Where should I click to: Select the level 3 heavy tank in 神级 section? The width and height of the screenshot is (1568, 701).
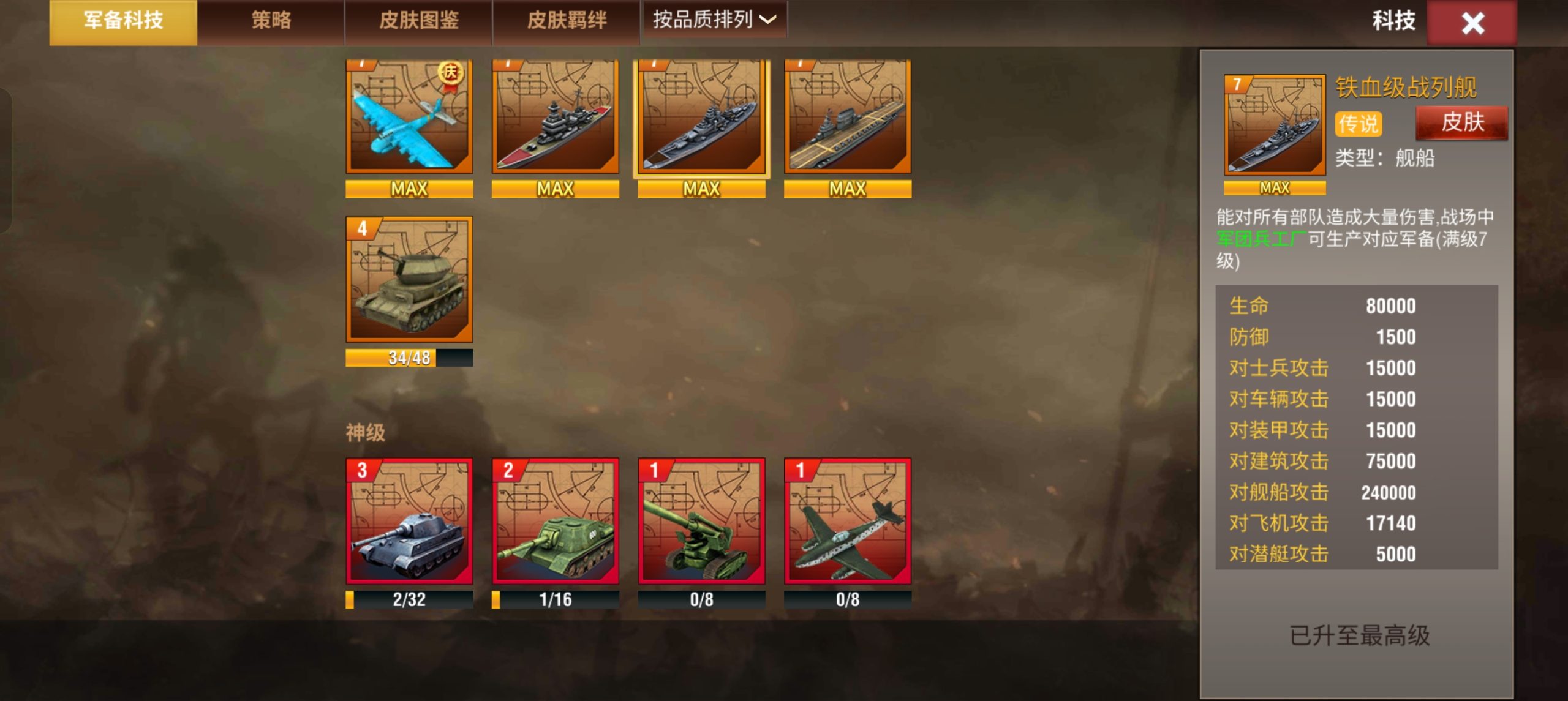point(409,523)
